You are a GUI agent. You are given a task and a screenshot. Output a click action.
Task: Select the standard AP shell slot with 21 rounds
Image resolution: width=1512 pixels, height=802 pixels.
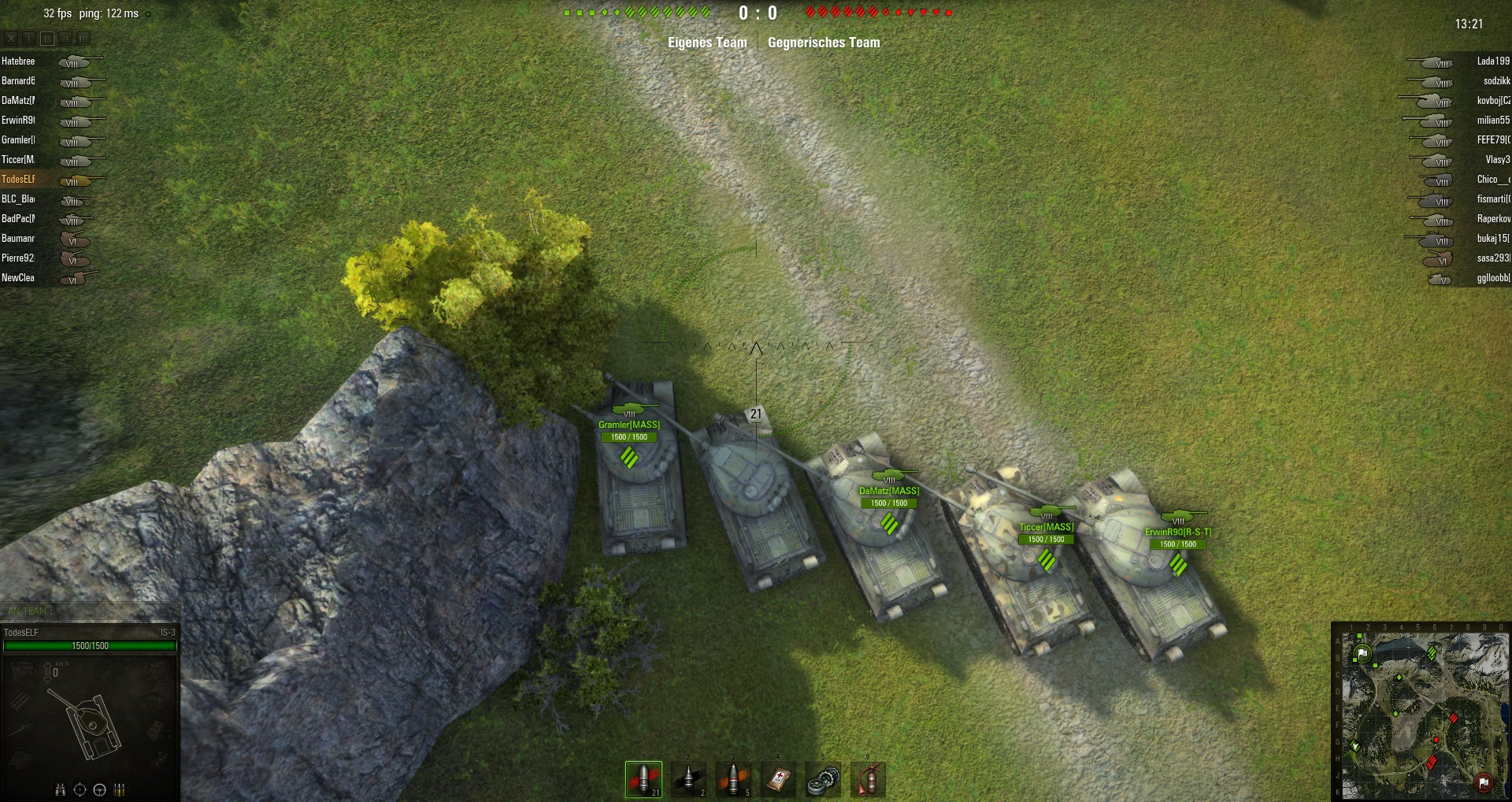pyautogui.click(x=643, y=779)
